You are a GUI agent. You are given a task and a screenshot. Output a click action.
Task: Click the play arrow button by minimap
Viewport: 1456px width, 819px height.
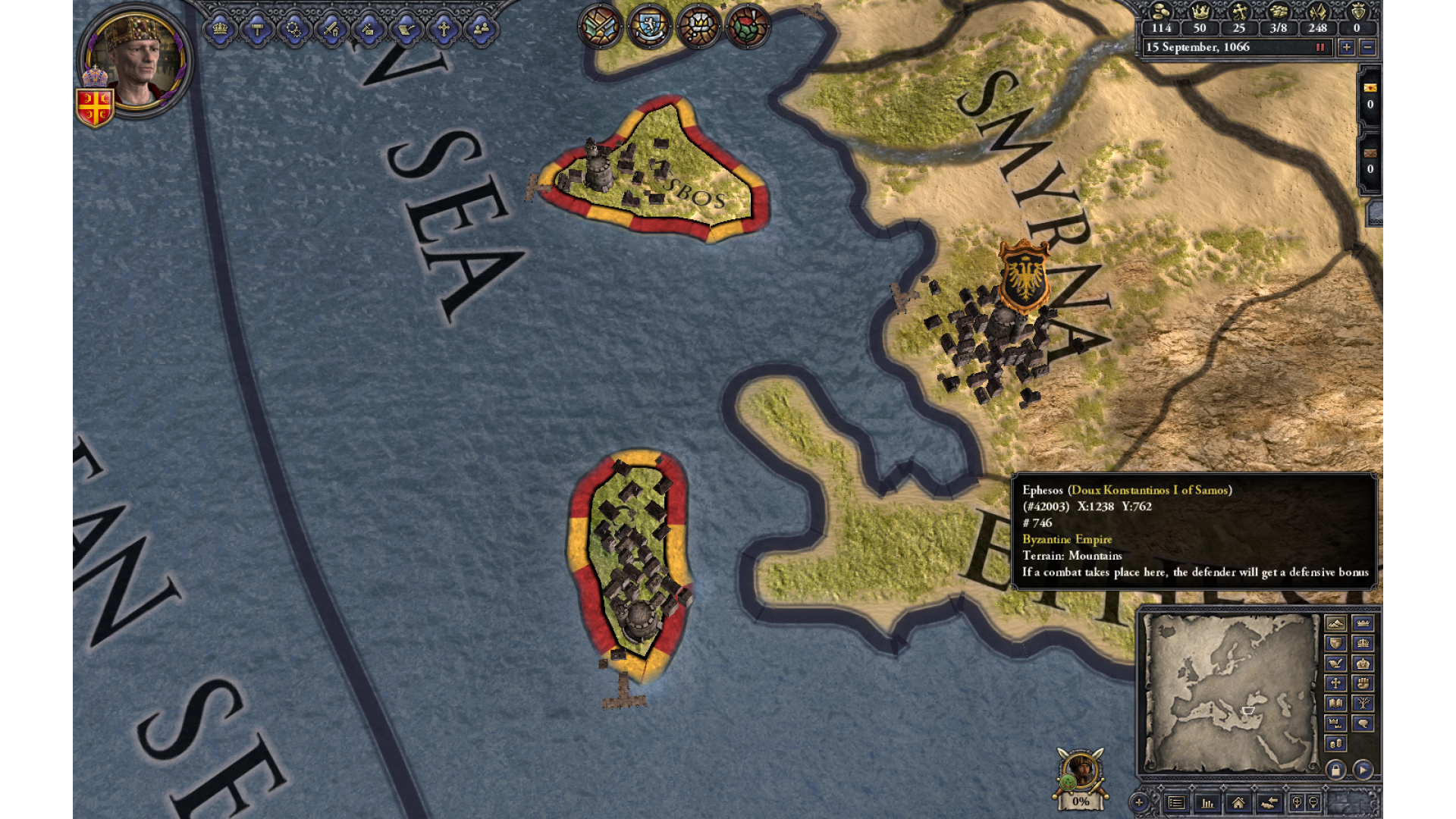click(x=1363, y=770)
